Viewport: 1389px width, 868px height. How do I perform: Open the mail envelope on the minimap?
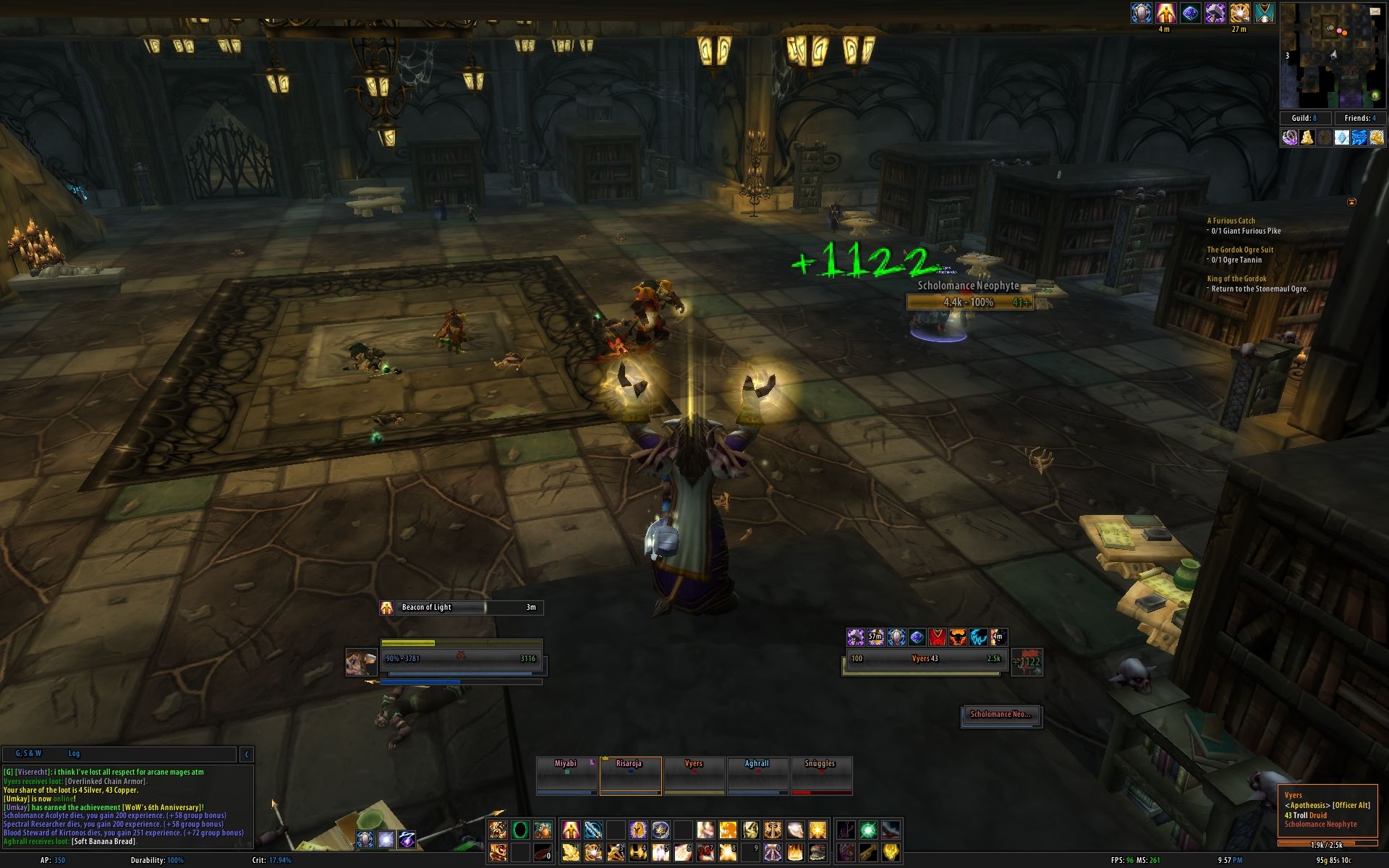[1375, 11]
